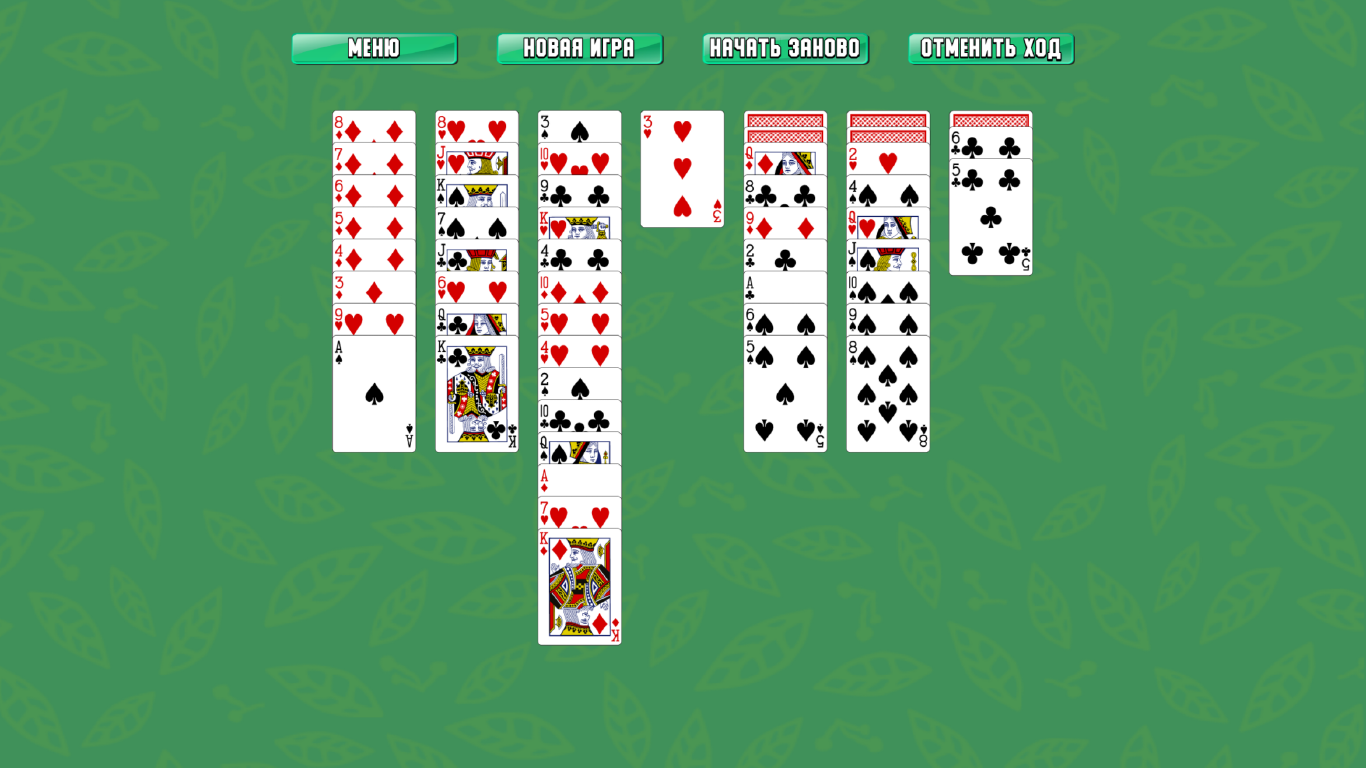Start a new game with НОВАЯ ИГРА
1366x768 pixels.
click(x=580, y=47)
